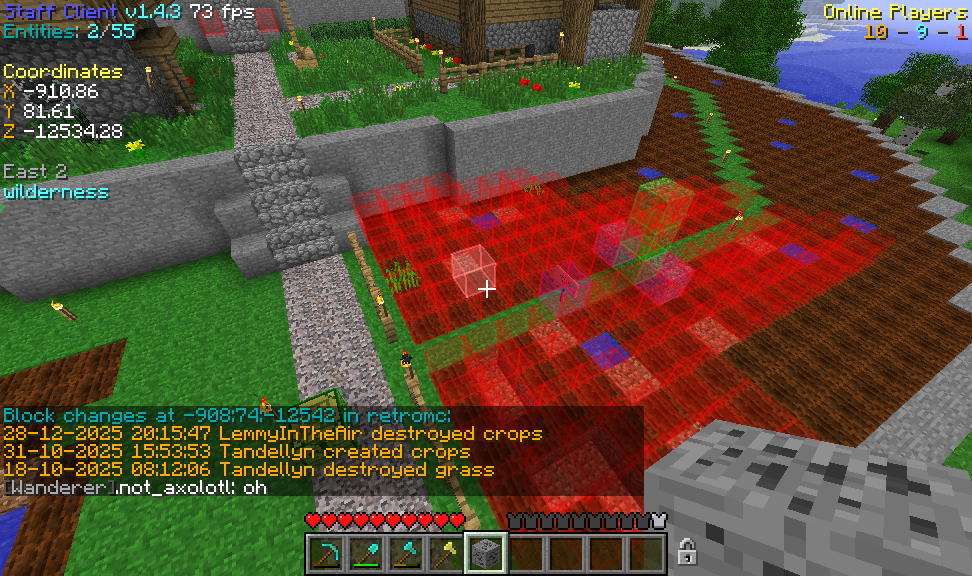
Task: Select the diamond pickaxe hotbar slot
Action: [326, 553]
